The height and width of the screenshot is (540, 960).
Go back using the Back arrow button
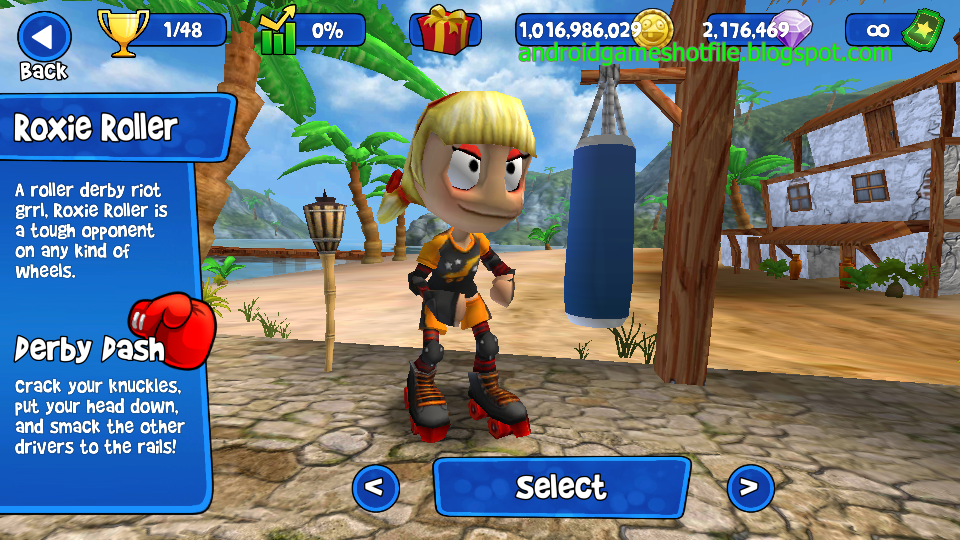coord(44,38)
